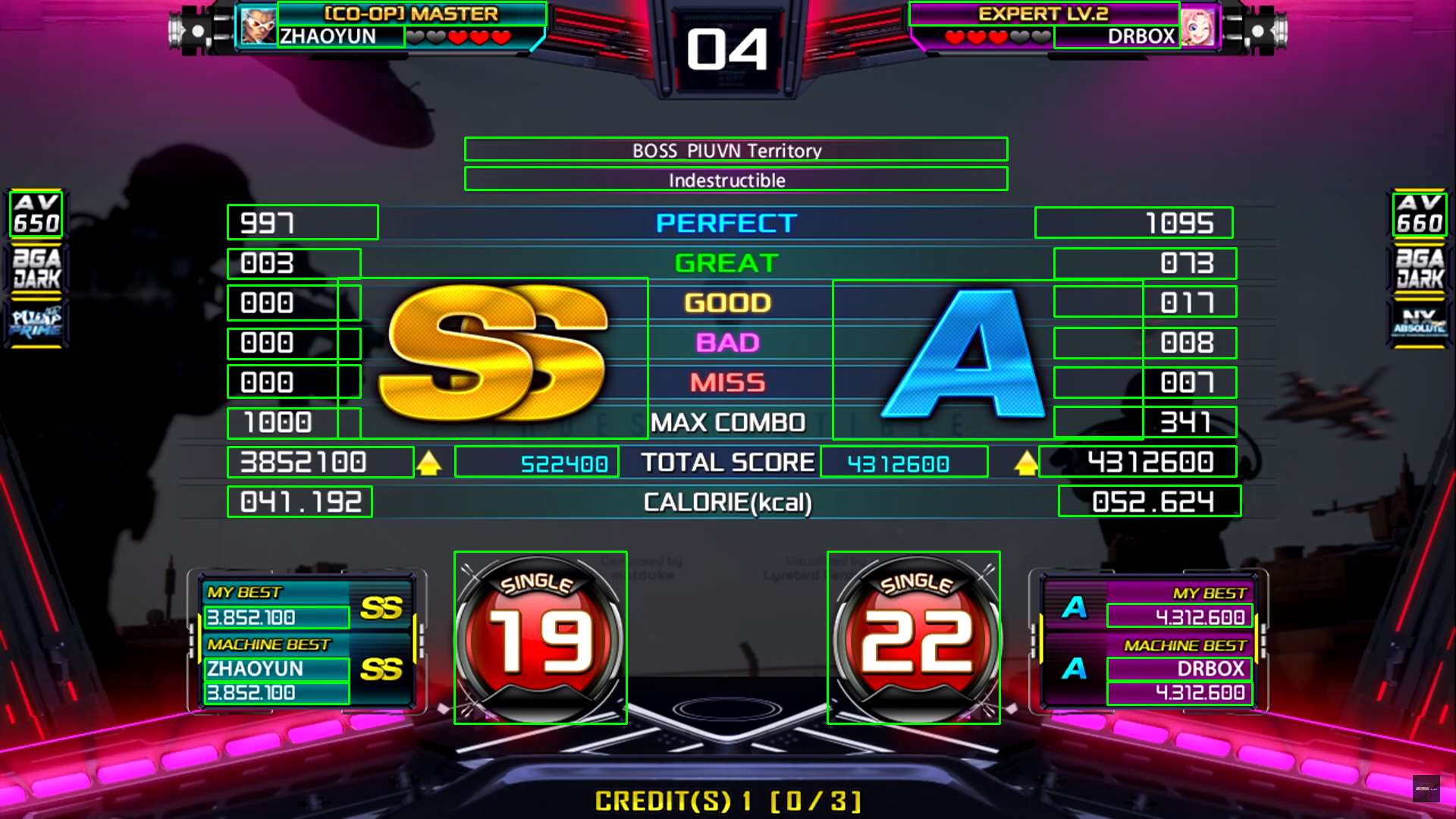Expand the left TOTAL SCORE bonus arrow
Viewport: 1456px width, 819px height.
[x=431, y=462]
